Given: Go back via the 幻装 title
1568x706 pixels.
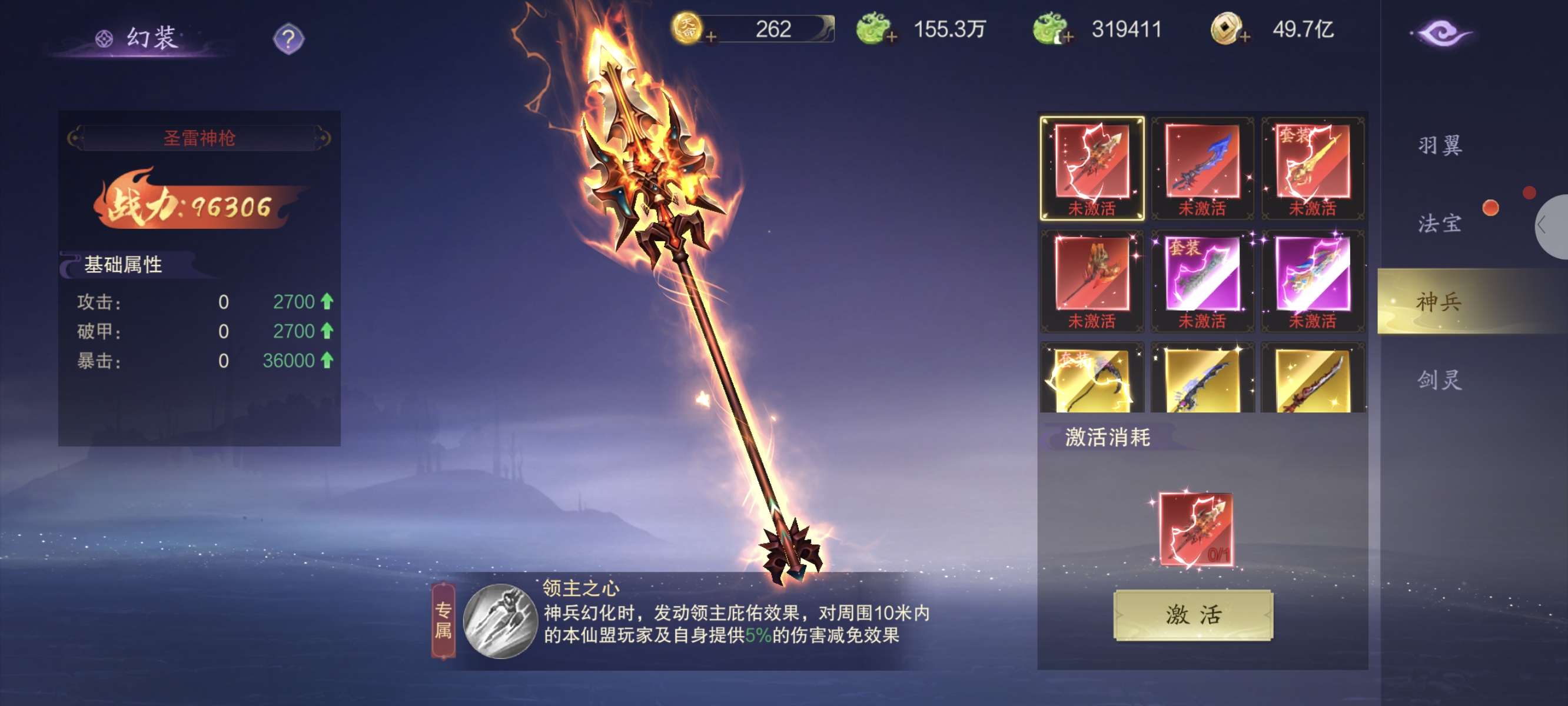Looking at the screenshot, I should point(141,38).
